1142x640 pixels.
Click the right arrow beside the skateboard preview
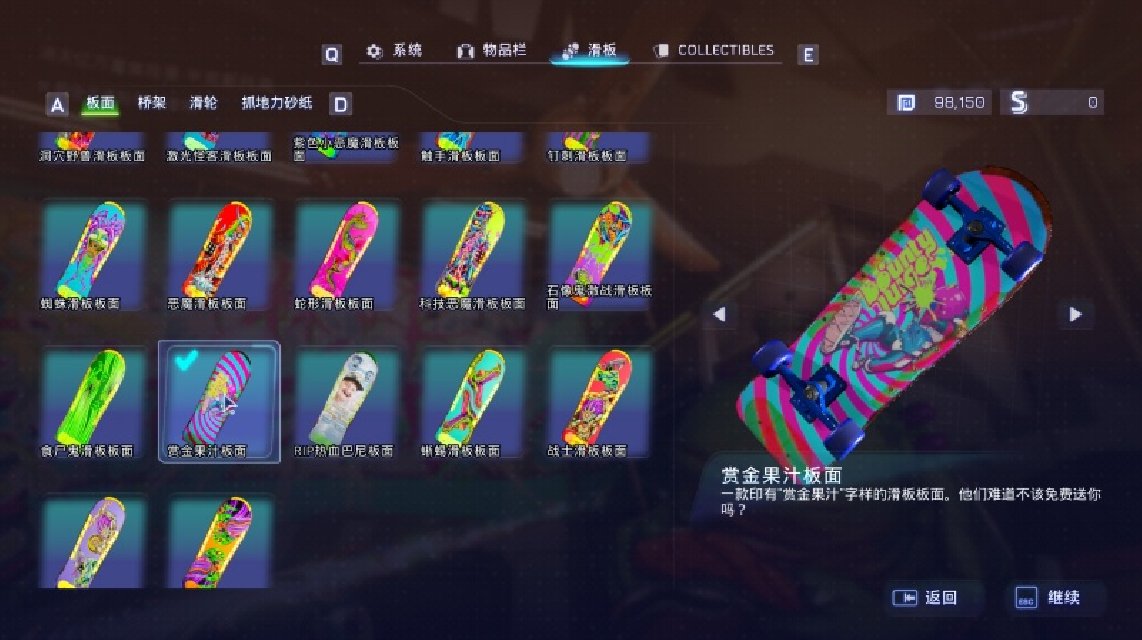(1075, 314)
